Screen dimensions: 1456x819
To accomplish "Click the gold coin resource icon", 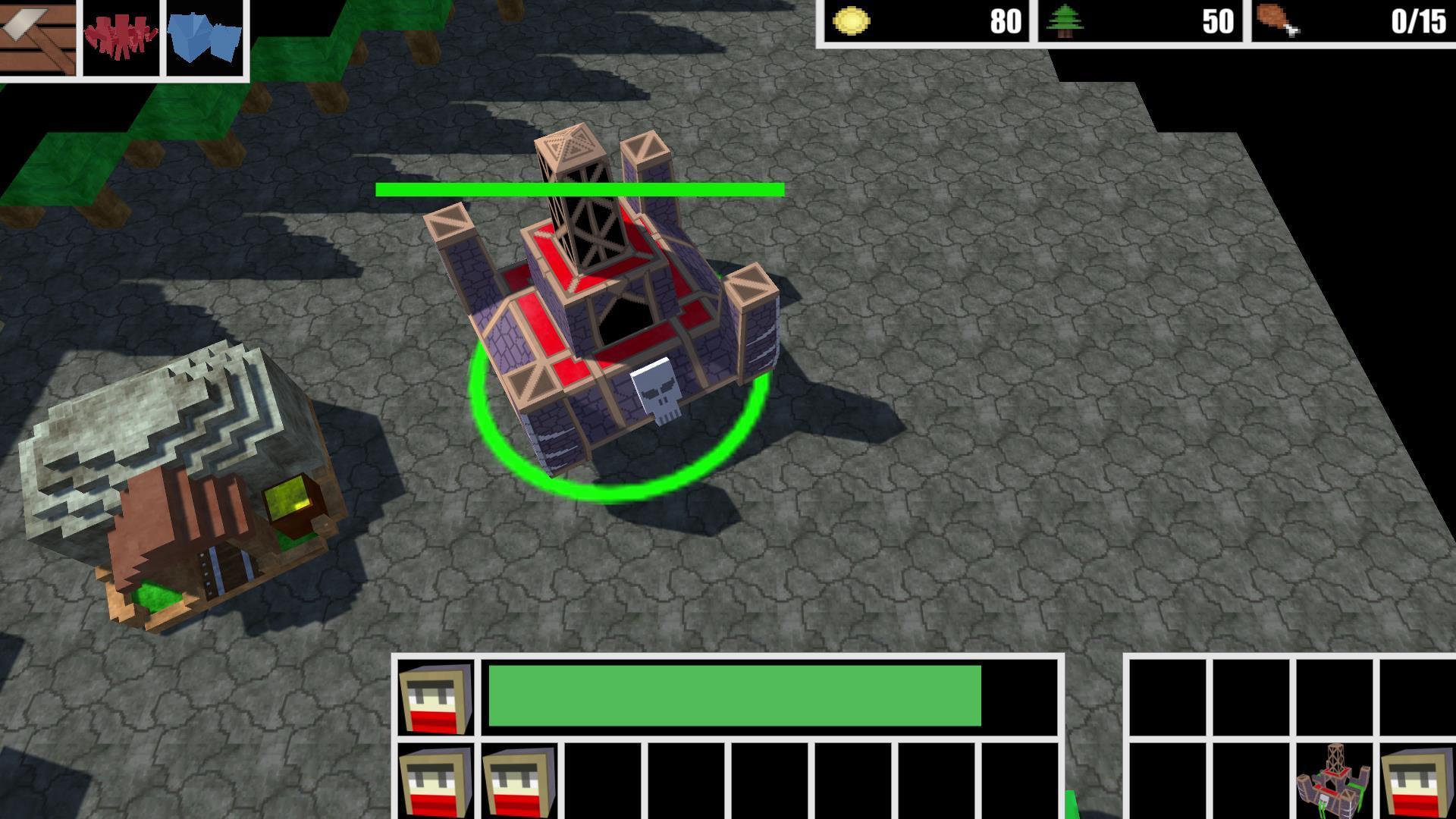I will [x=852, y=21].
